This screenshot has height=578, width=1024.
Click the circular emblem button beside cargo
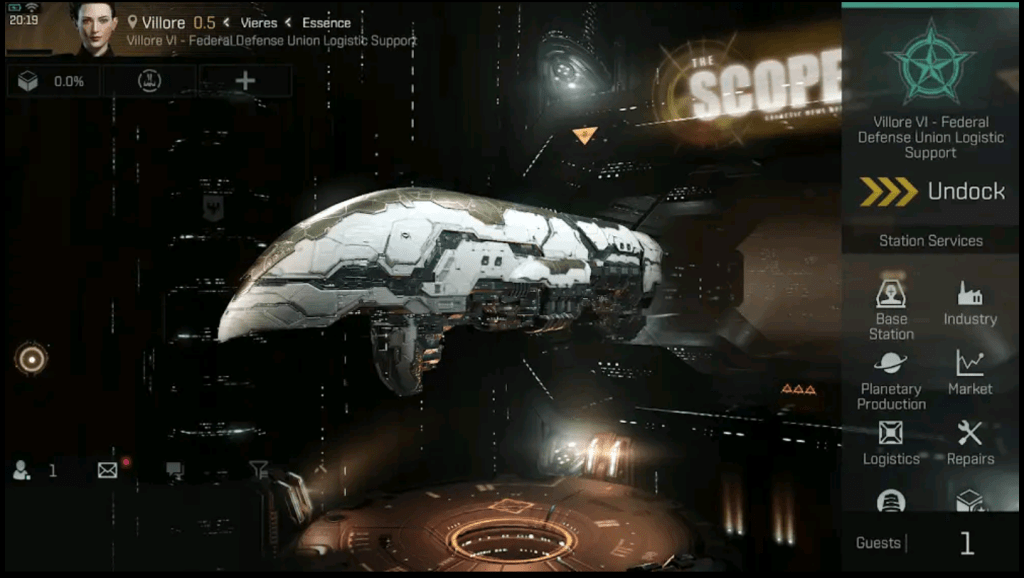150,81
